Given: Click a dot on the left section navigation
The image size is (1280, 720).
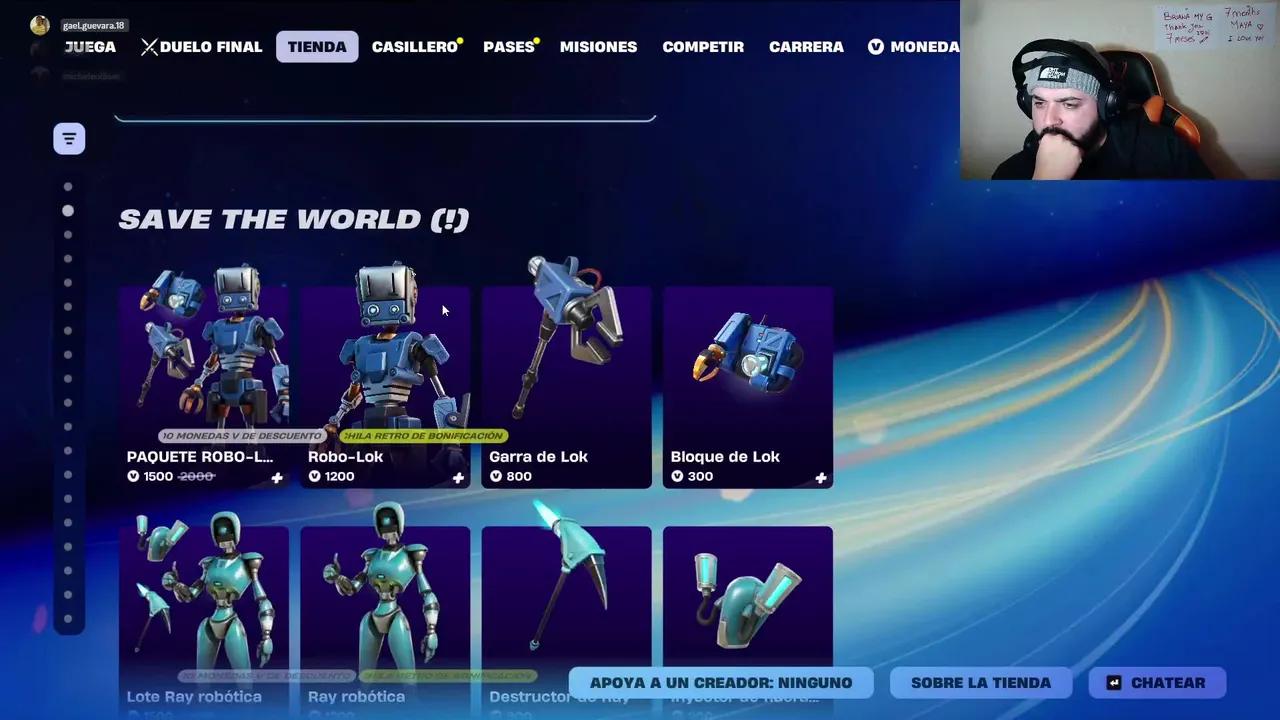Looking at the screenshot, I should pyautogui.click(x=68, y=210).
